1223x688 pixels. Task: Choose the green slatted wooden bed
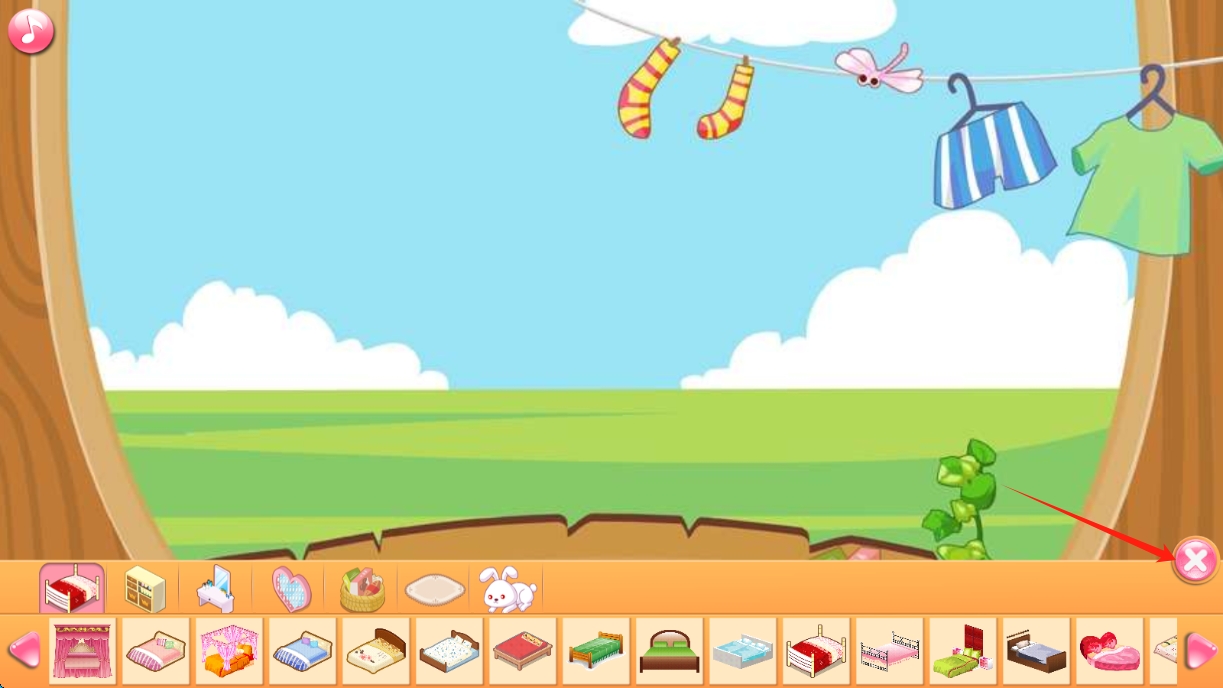click(x=596, y=651)
